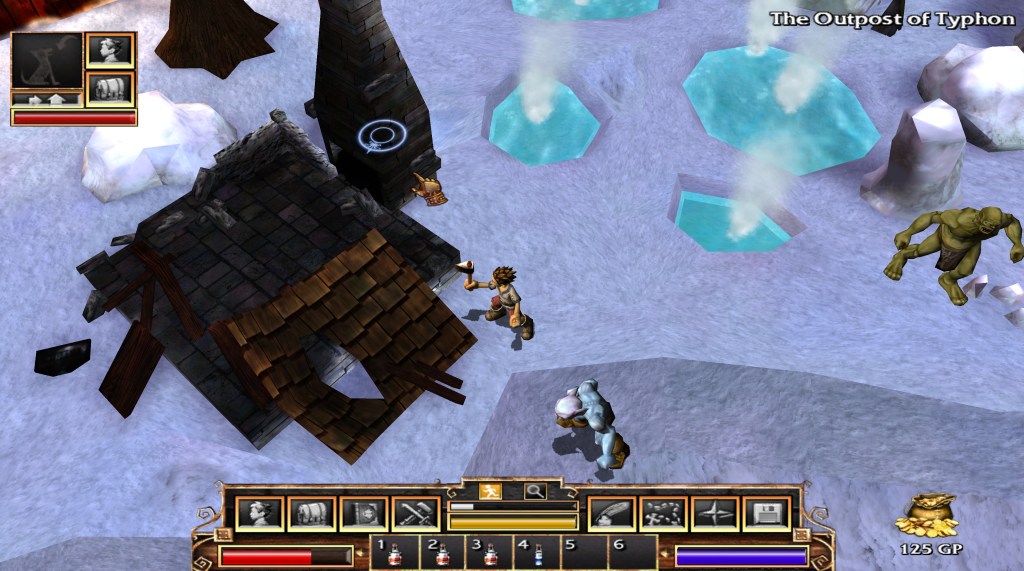Screen dimensions: 1024x571
Task: Open the pet's stats head icon
Action: tap(110, 50)
